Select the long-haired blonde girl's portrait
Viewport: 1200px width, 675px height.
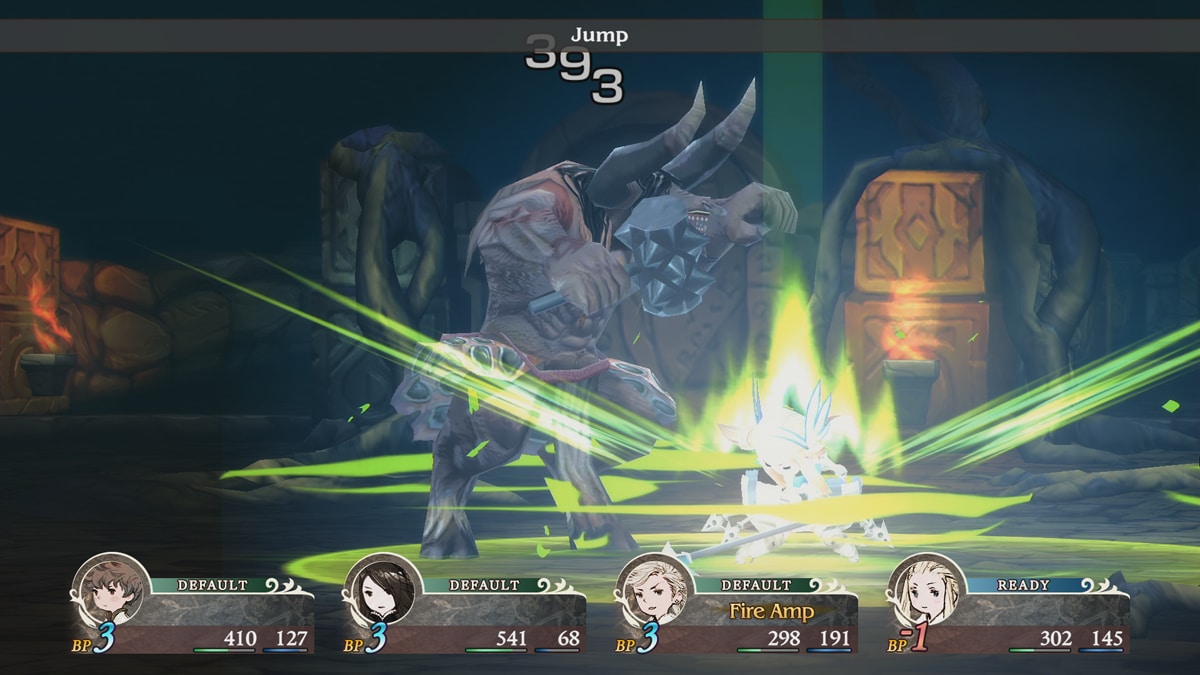pyautogui.click(x=925, y=592)
